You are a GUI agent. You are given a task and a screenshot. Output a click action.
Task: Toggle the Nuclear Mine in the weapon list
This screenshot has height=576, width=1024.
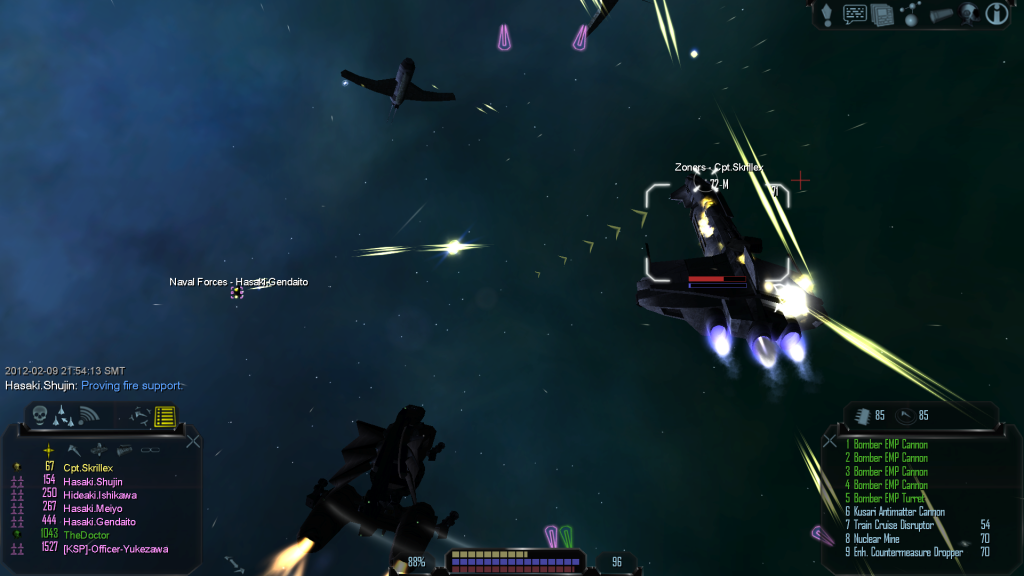click(x=880, y=538)
